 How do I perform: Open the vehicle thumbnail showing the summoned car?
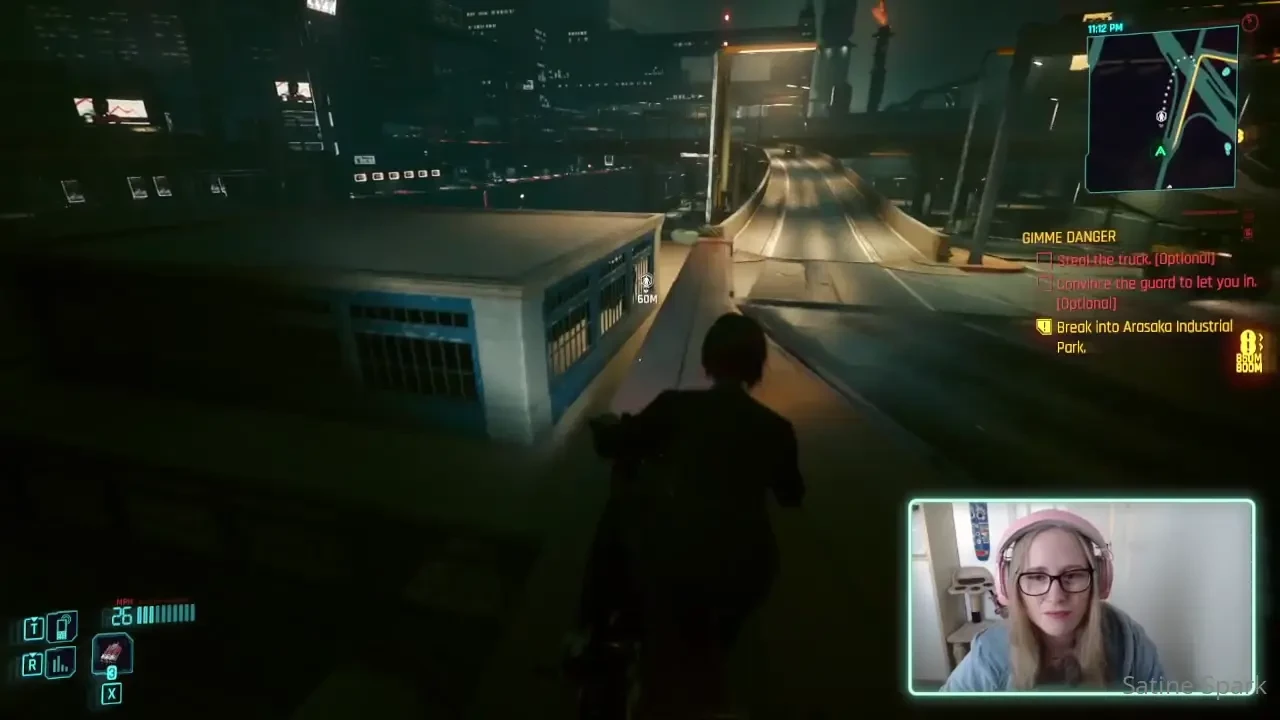point(112,655)
